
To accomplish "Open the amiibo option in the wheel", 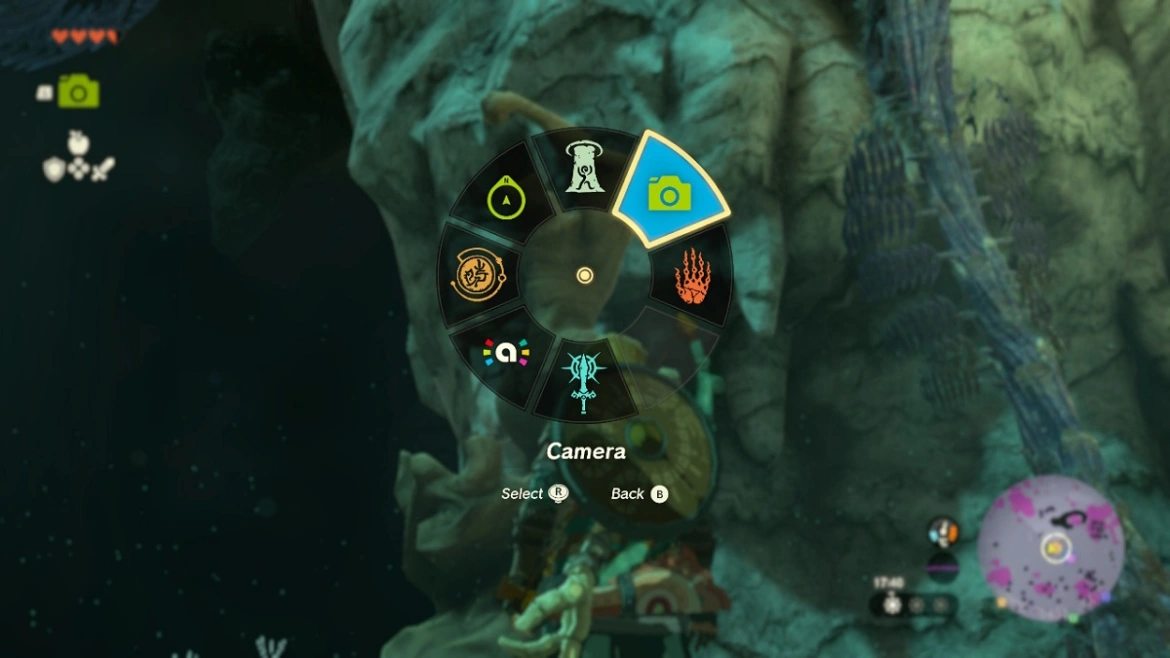I will [x=506, y=352].
